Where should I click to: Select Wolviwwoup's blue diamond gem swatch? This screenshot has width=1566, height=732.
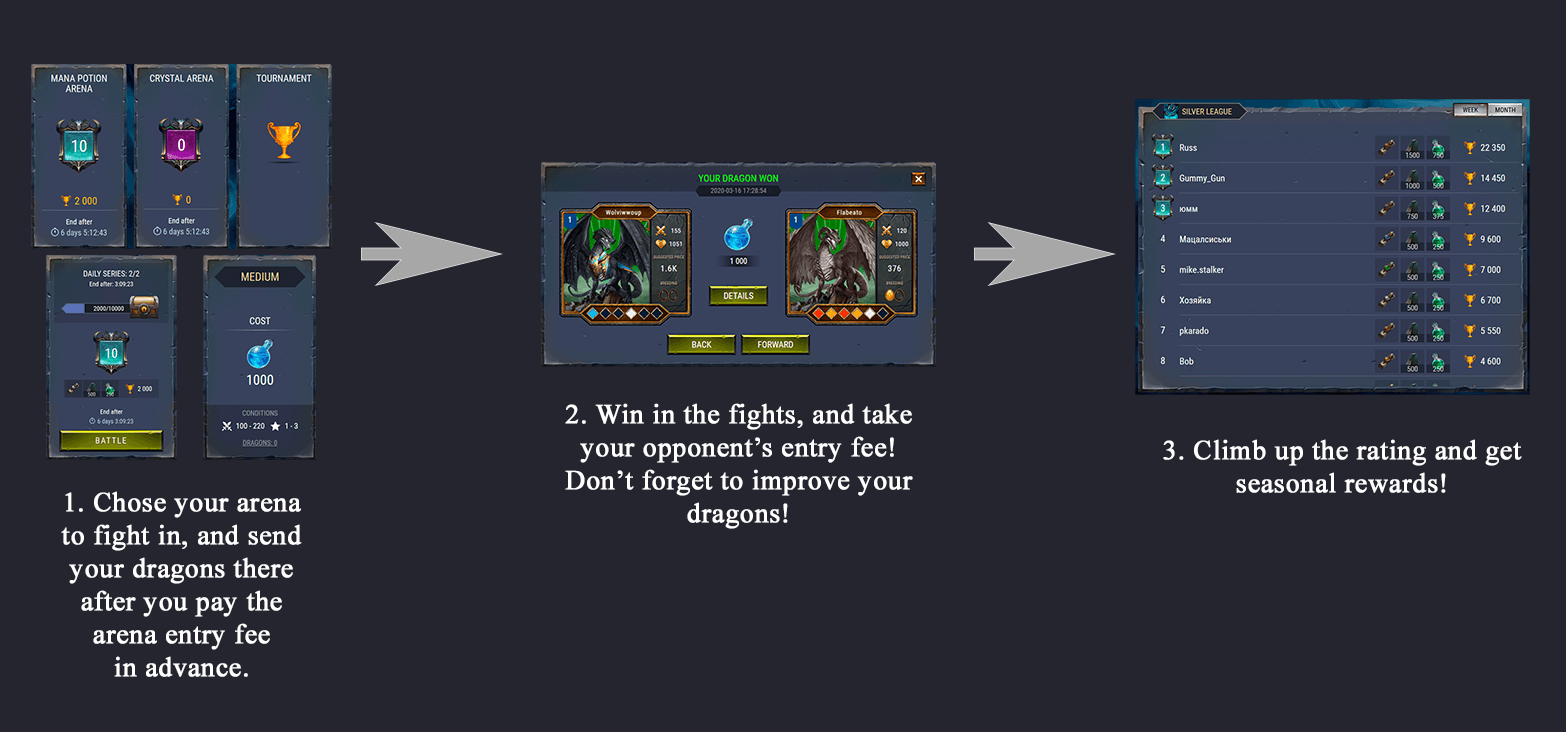click(592, 313)
